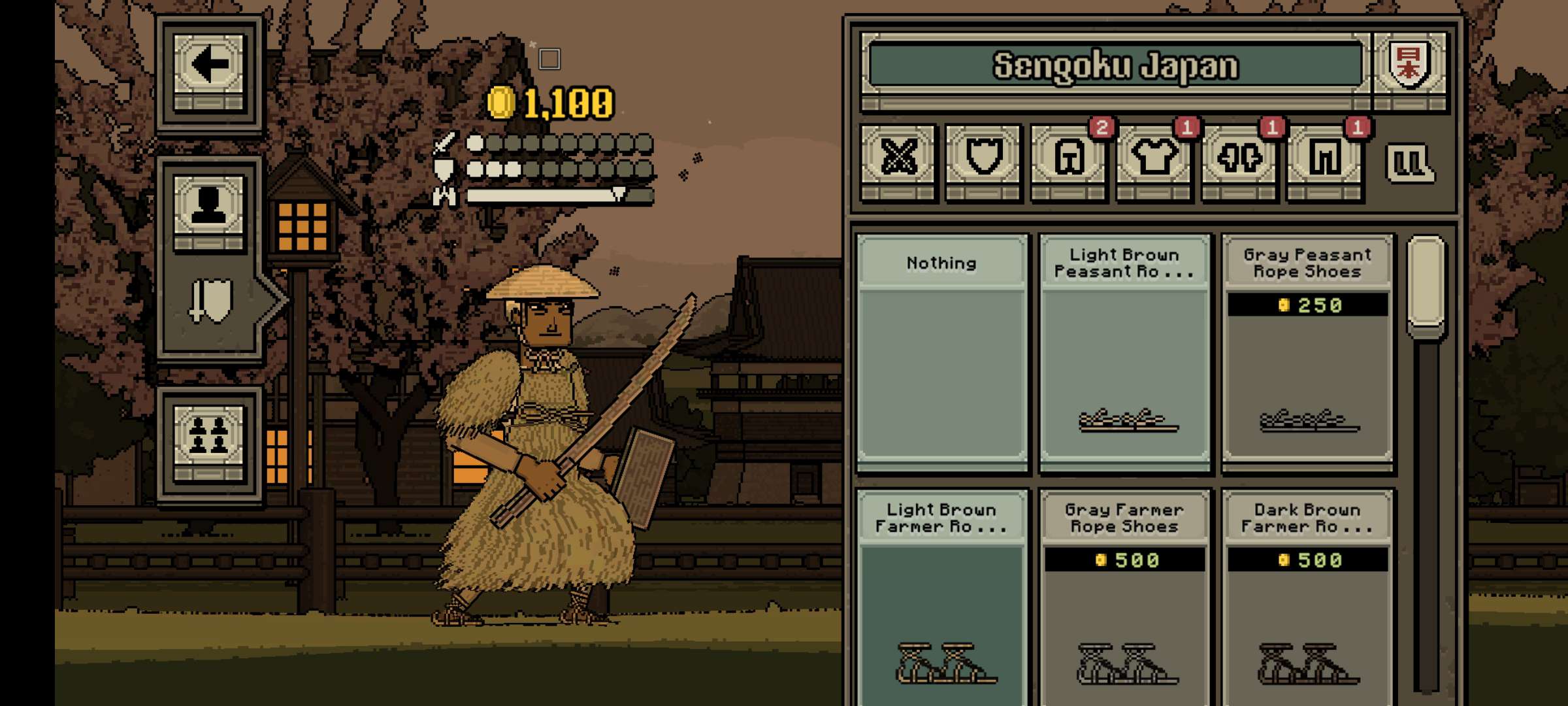
Task: Open the pants category tab
Action: (1324, 158)
